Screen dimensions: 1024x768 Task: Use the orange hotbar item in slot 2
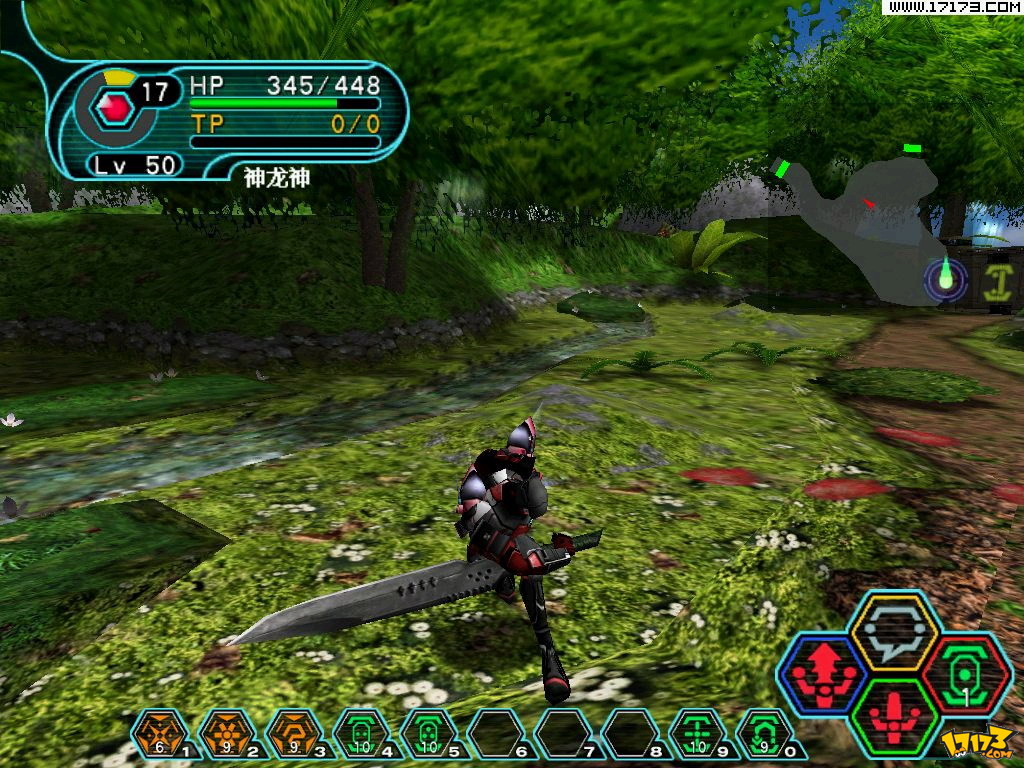point(227,735)
